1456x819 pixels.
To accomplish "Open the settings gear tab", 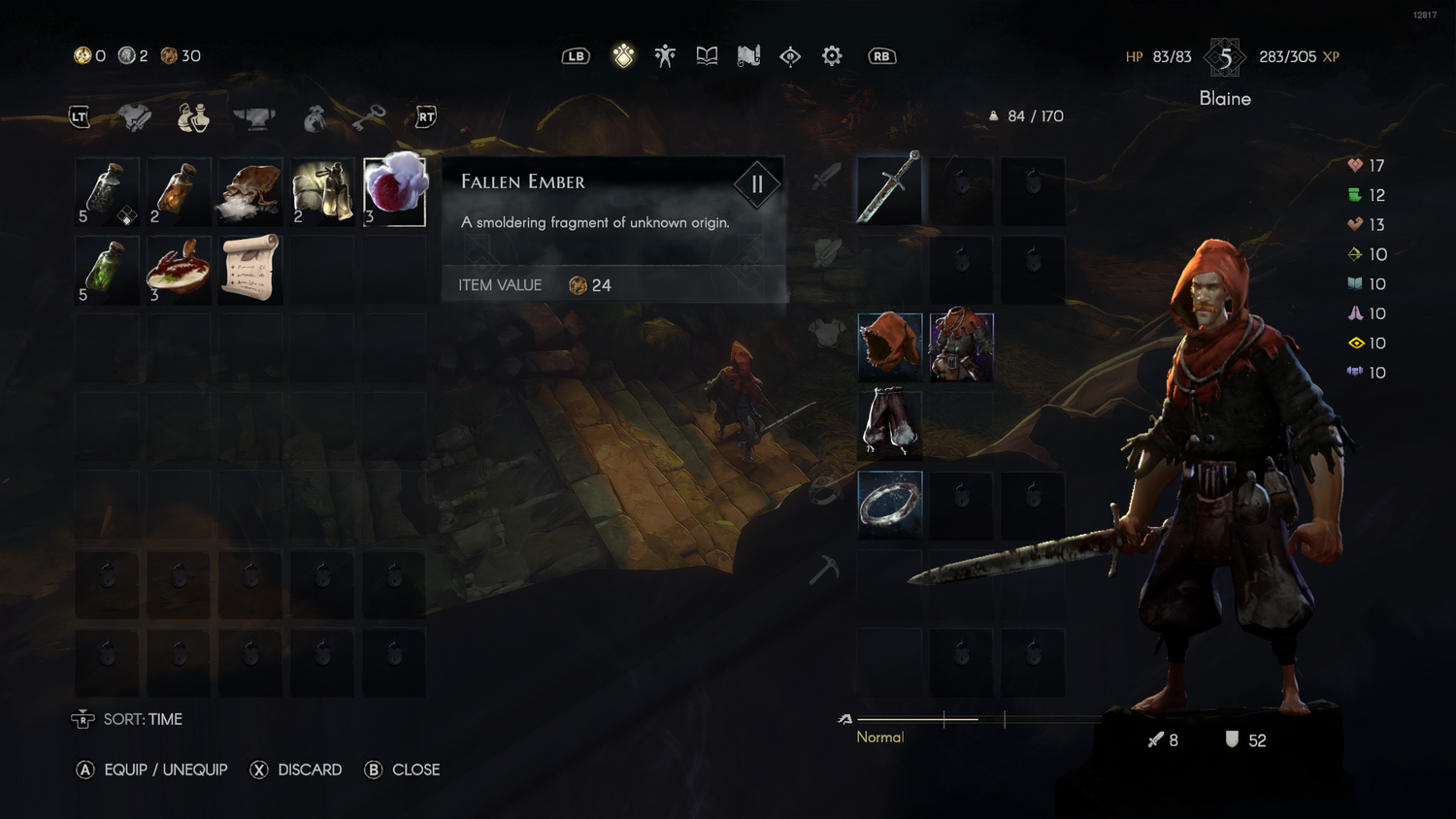I will click(832, 56).
